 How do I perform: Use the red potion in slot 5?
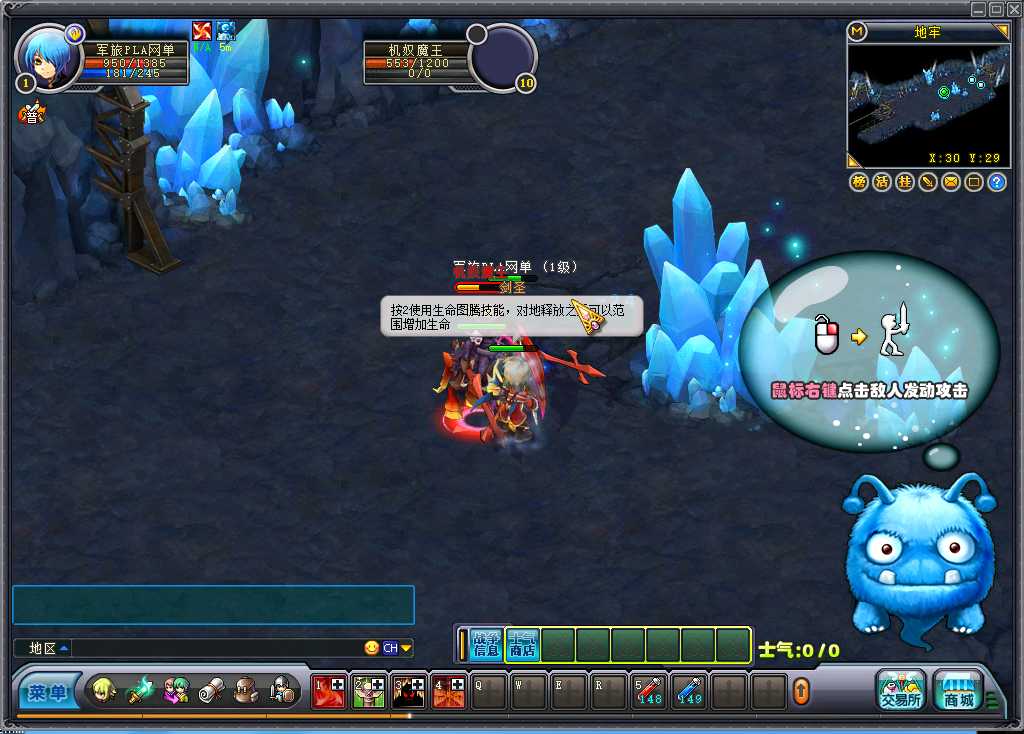point(650,690)
